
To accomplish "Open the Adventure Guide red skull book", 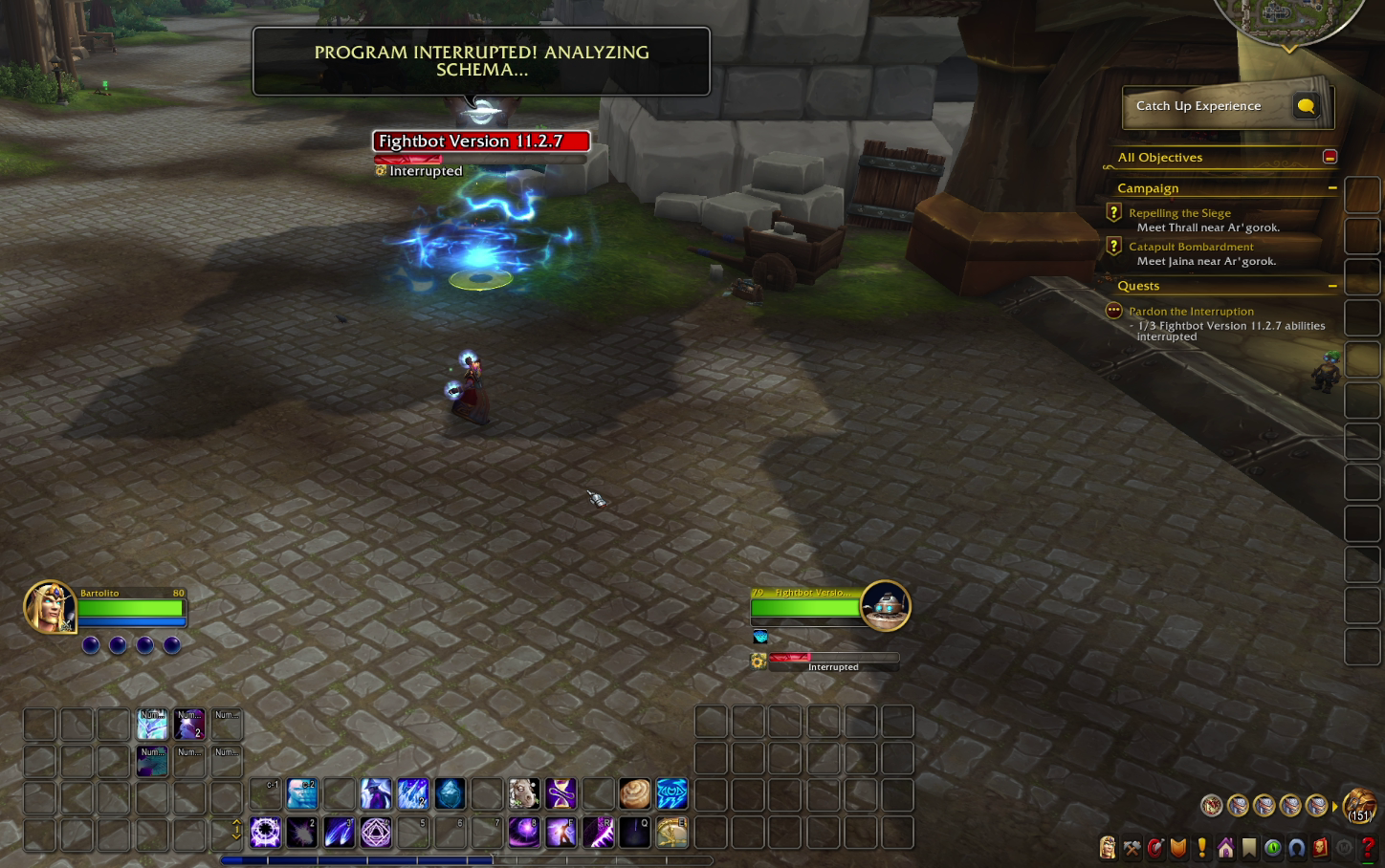I will [1320, 848].
